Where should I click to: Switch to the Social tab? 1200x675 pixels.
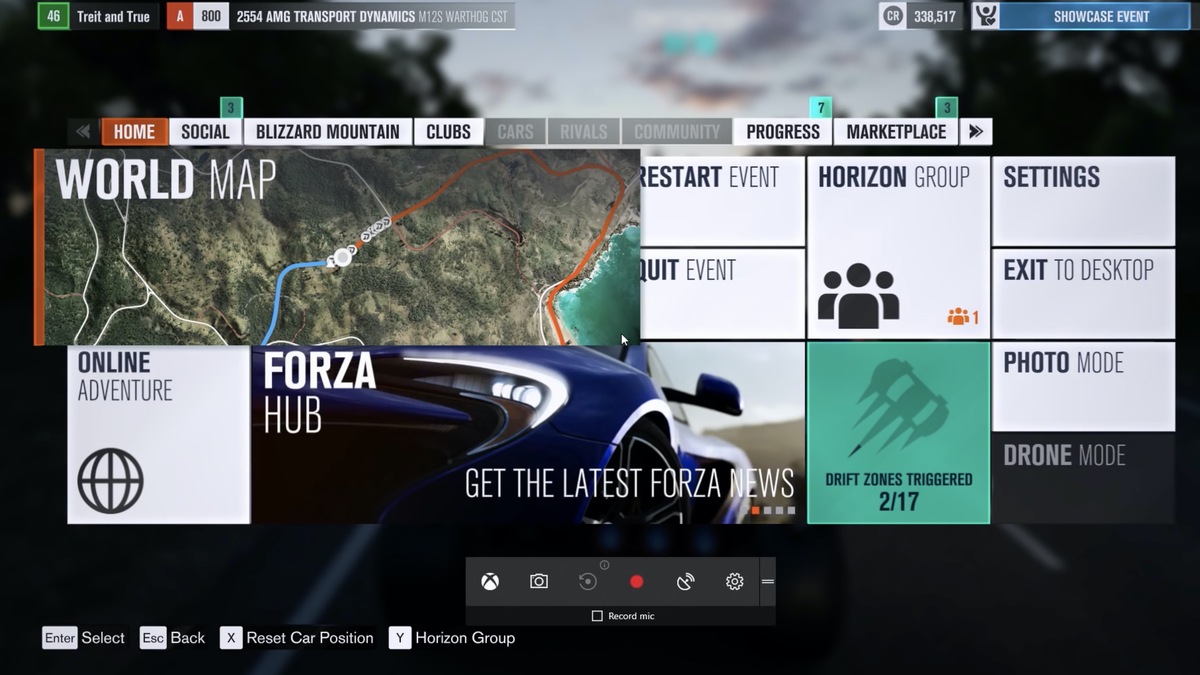pos(205,132)
